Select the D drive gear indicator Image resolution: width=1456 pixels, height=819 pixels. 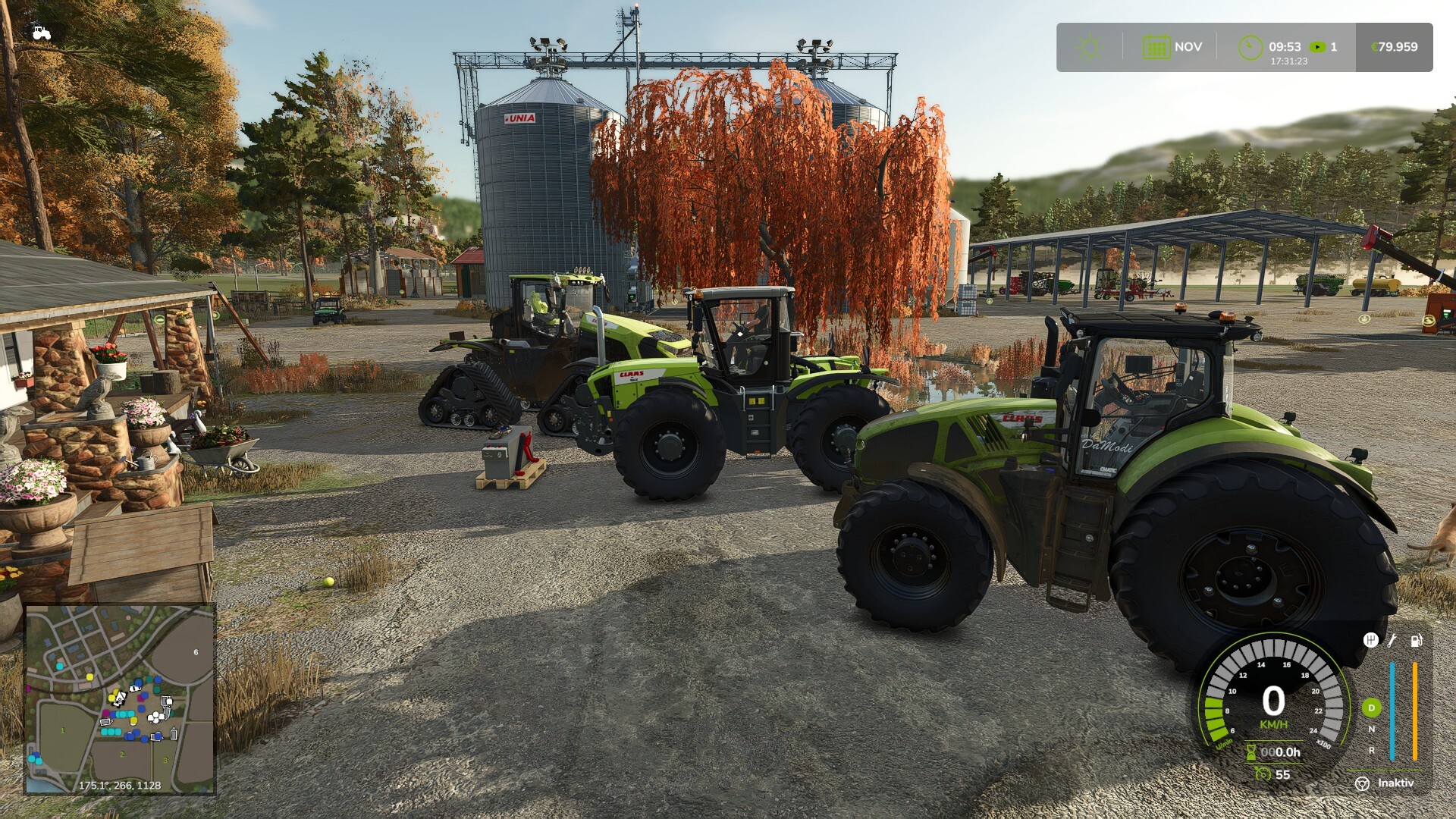click(x=1371, y=708)
